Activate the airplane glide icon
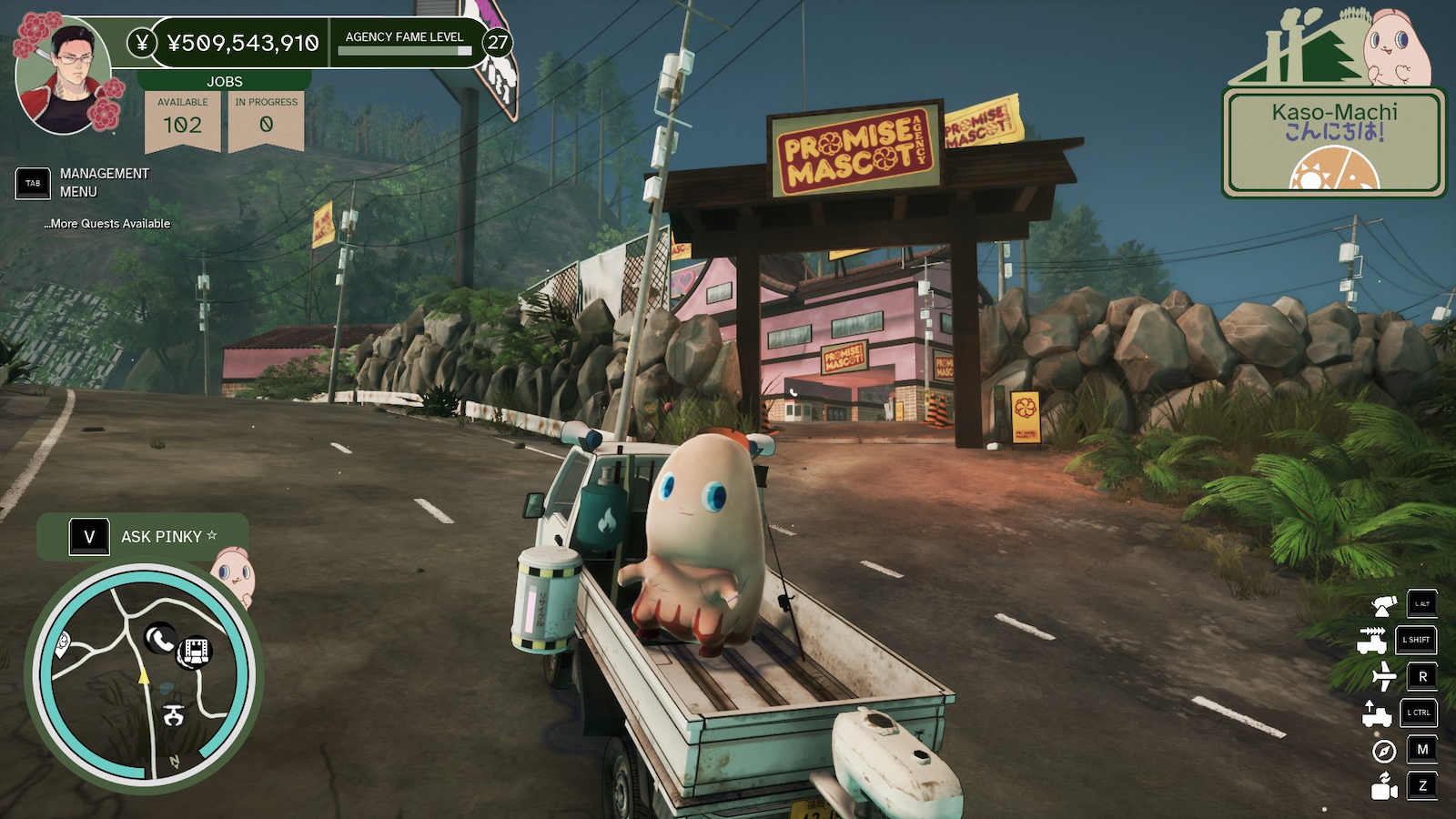The image size is (1456, 819). [1383, 676]
